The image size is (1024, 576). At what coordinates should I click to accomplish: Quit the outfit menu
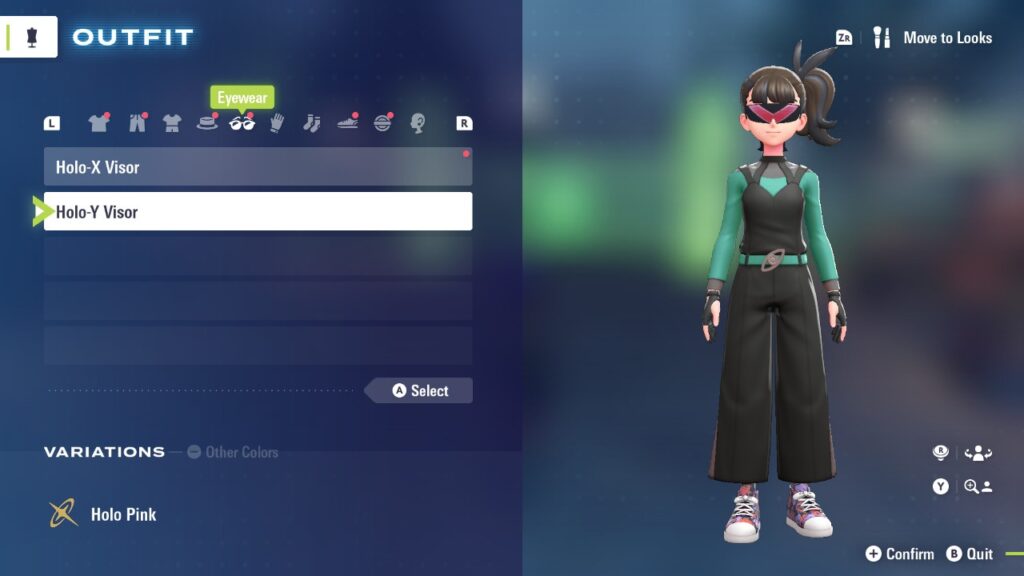(970, 554)
